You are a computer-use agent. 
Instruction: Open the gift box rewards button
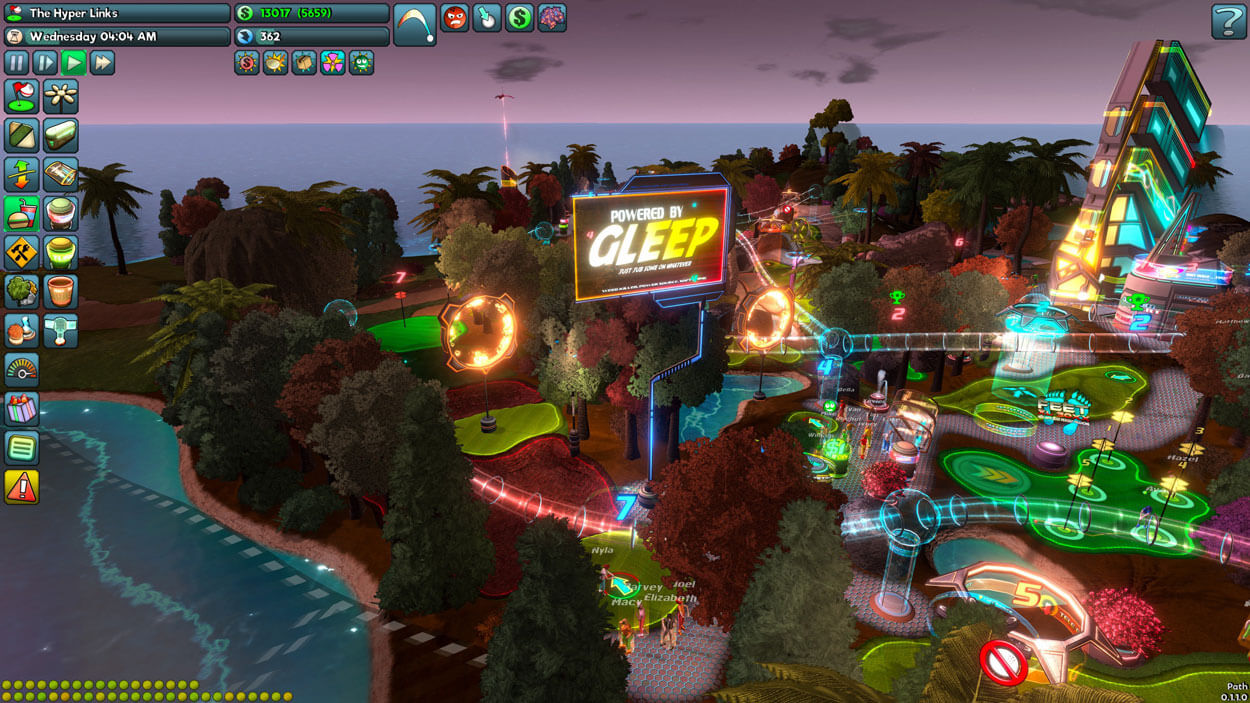coord(21,408)
